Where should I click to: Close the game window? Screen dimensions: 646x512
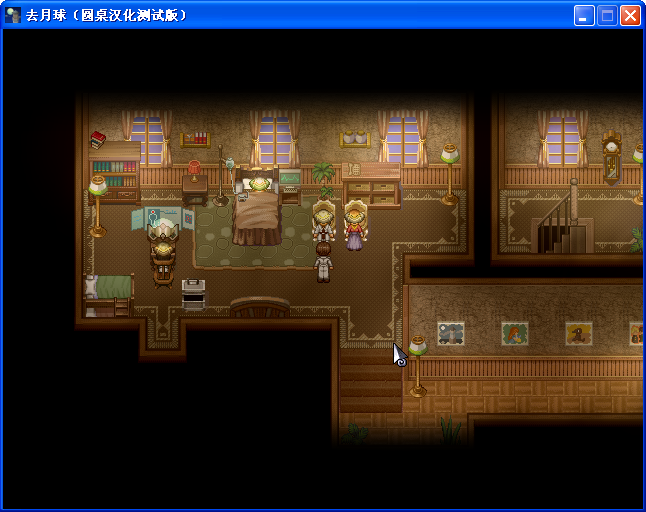pos(630,15)
